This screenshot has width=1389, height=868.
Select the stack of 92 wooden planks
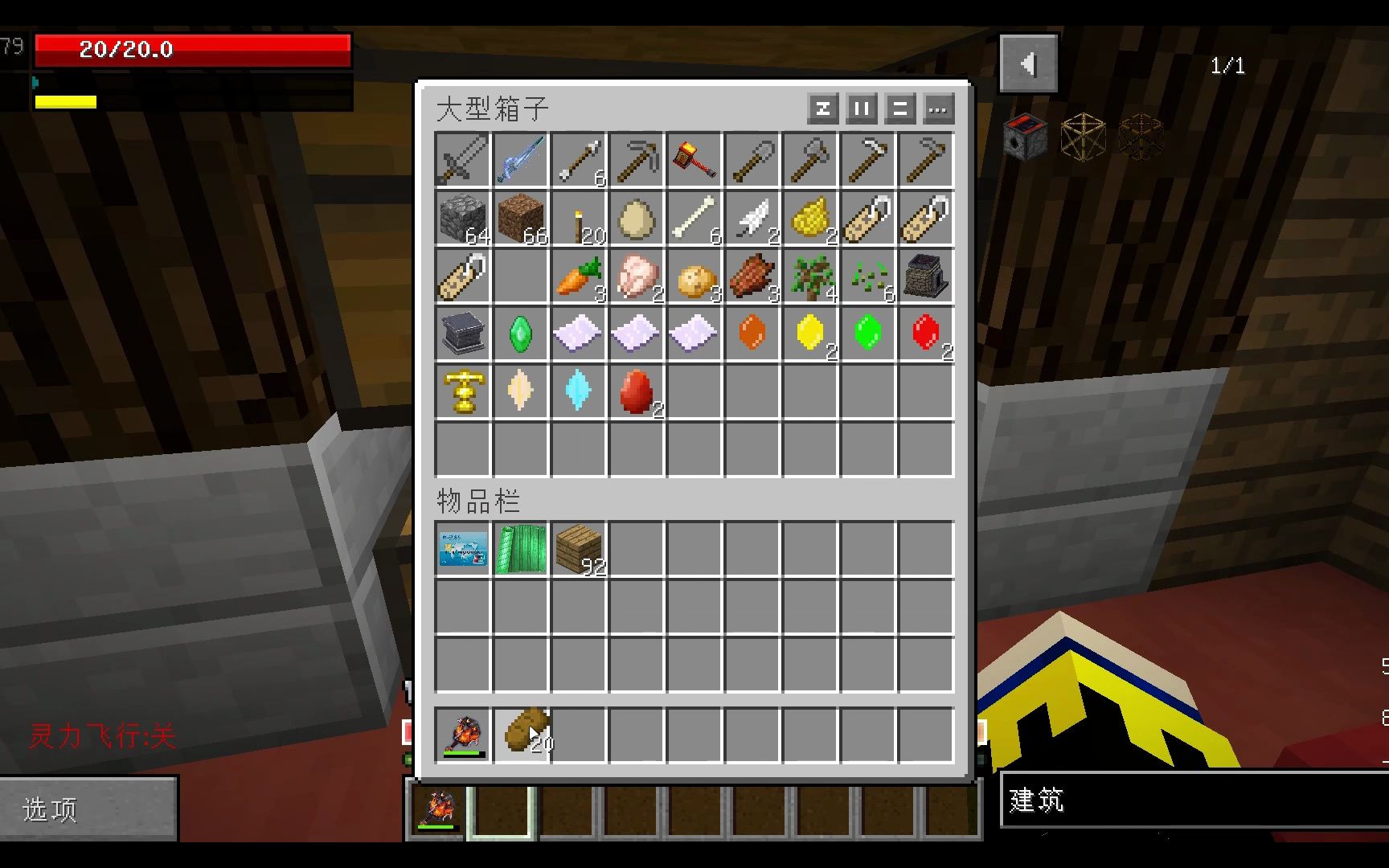tap(578, 551)
